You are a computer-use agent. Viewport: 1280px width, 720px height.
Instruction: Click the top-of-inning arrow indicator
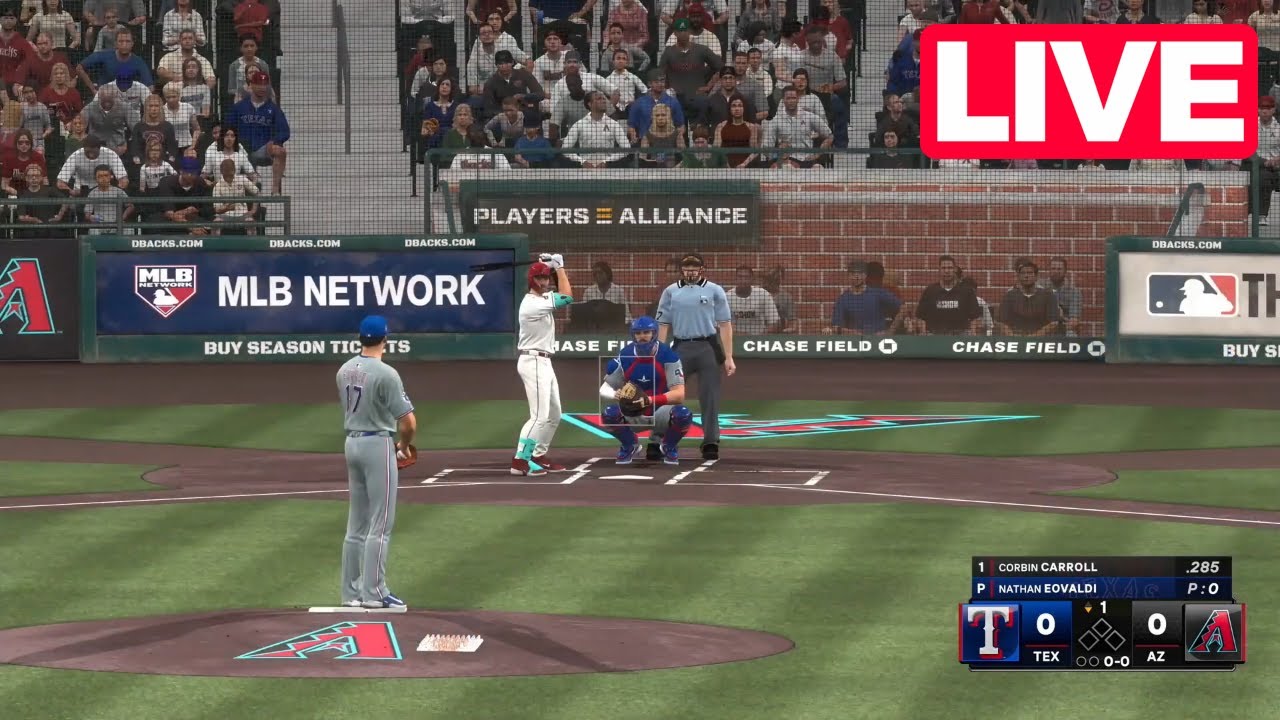(1088, 605)
